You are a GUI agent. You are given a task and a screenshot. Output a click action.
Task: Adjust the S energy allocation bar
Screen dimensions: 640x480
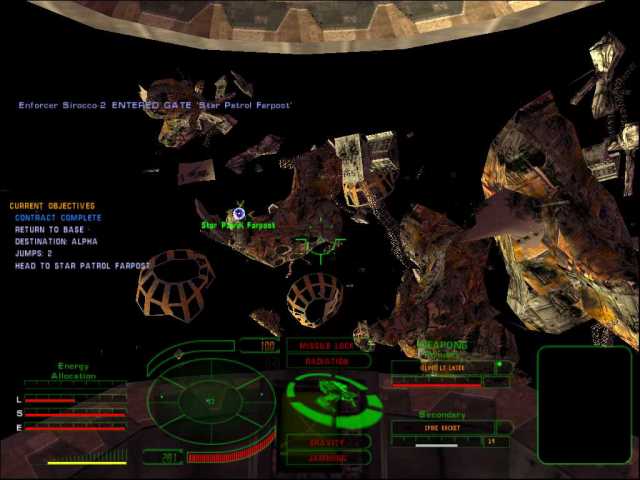76,414
